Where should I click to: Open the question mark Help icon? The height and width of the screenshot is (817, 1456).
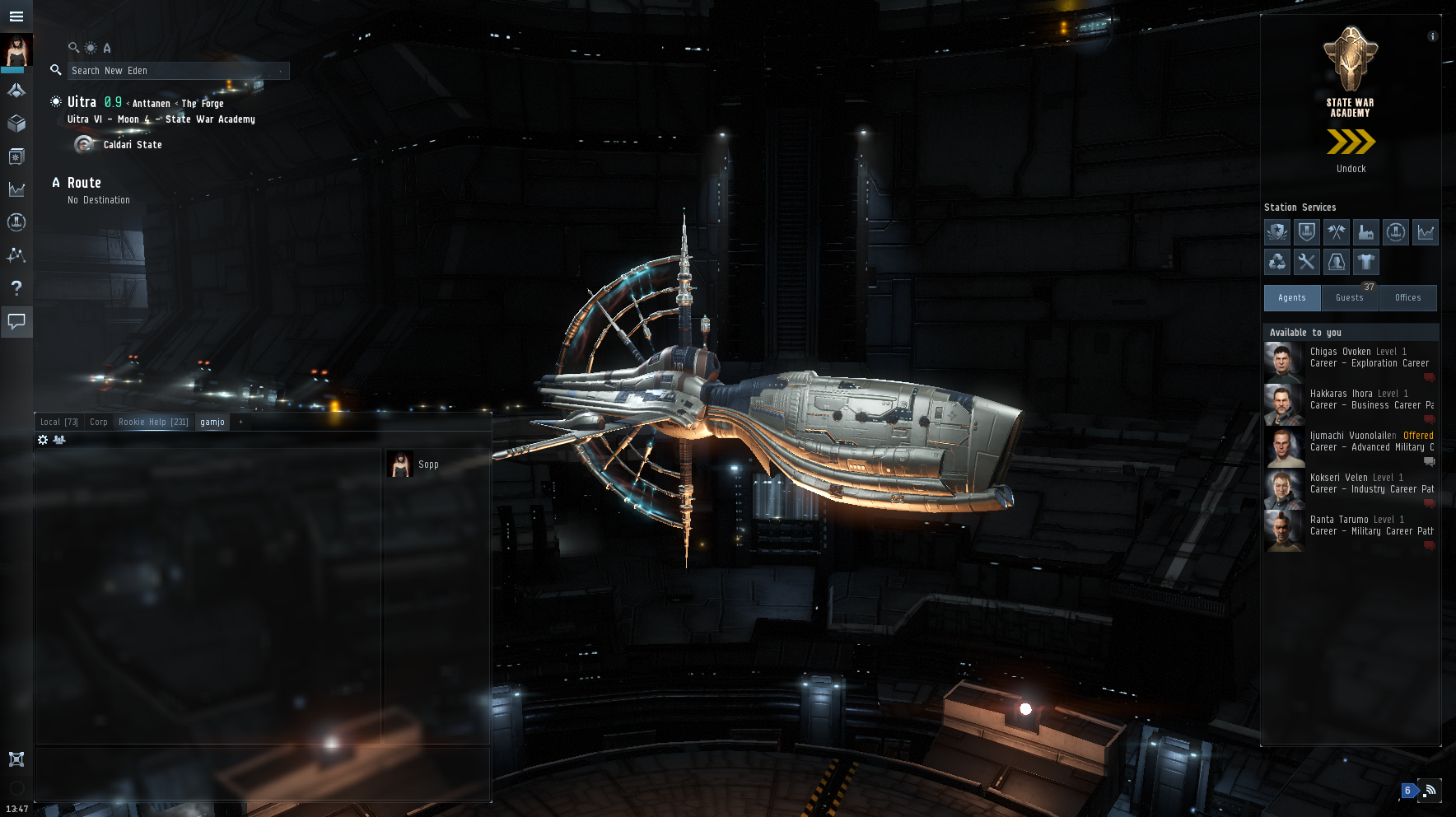[x=16, y=287]
